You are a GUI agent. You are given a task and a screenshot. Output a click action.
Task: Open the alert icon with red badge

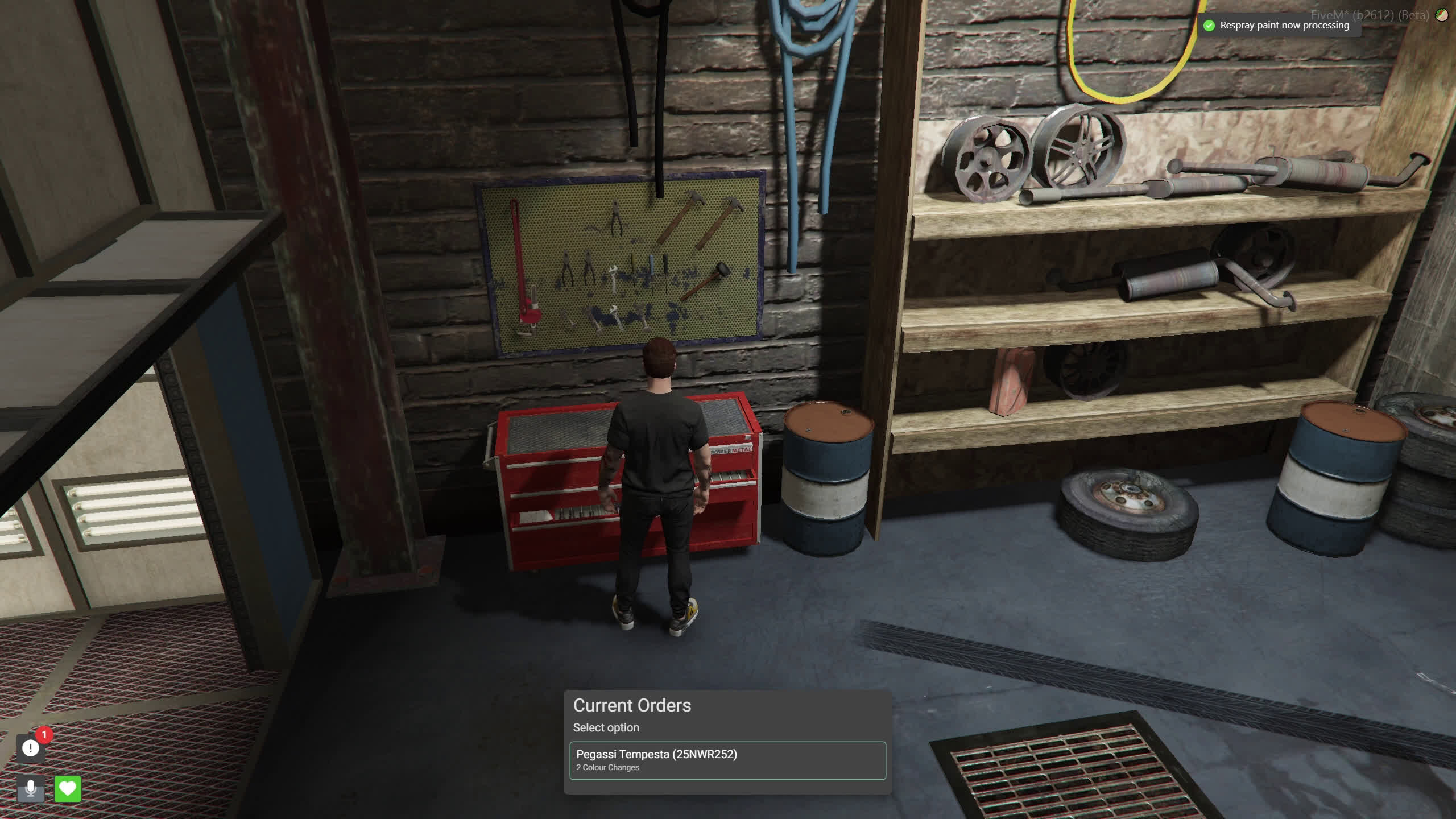[31, 748]
